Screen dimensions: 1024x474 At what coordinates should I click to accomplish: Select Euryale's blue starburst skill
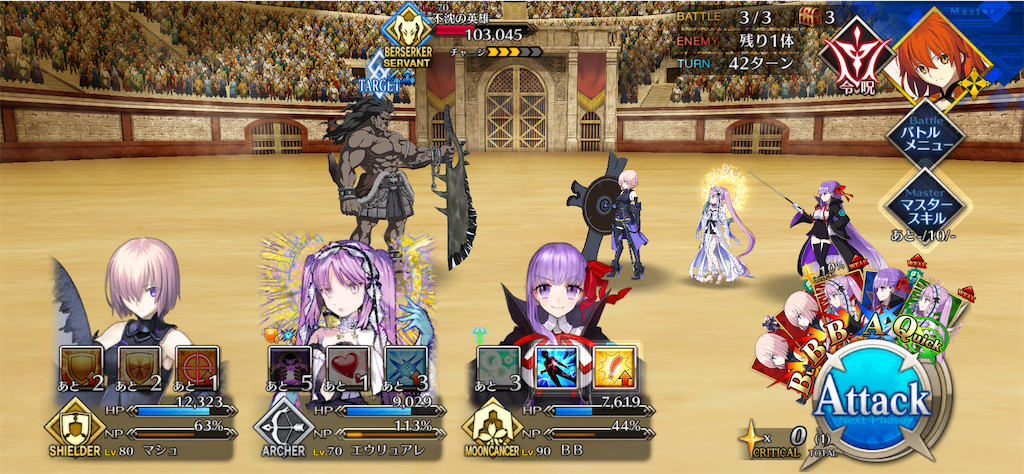(x=405, y=367)
